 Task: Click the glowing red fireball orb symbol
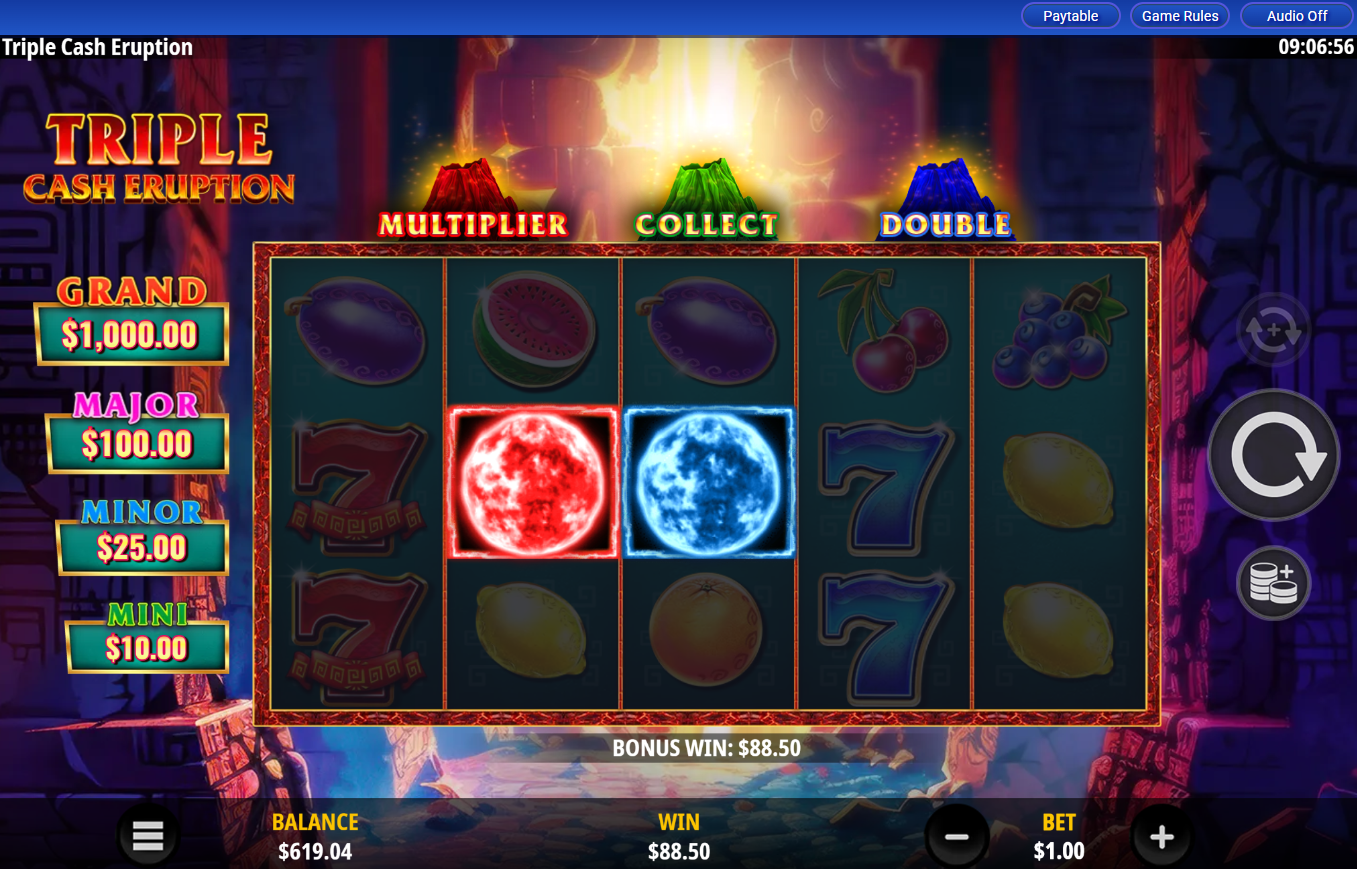click(x=532, y=484)
